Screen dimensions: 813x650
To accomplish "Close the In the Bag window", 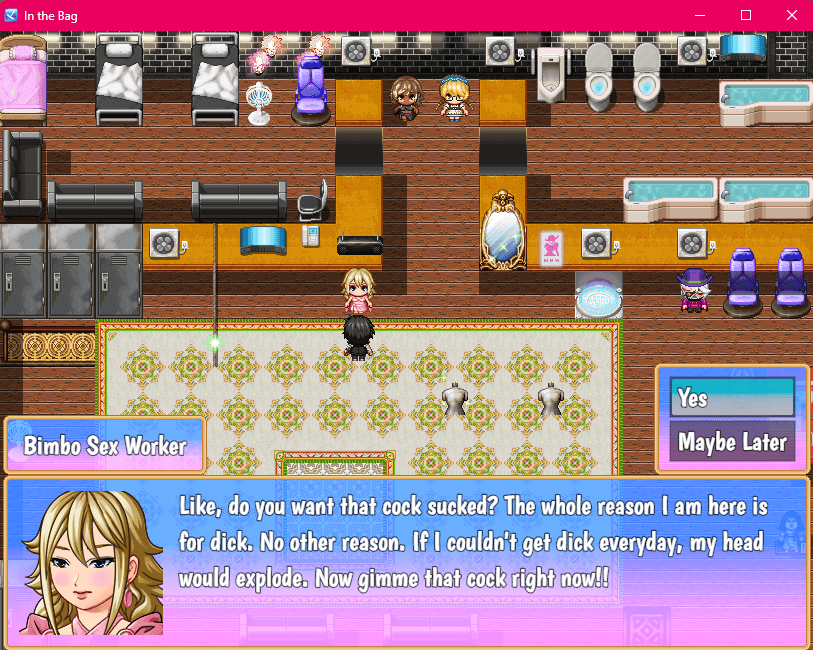I will coord(791,15).
